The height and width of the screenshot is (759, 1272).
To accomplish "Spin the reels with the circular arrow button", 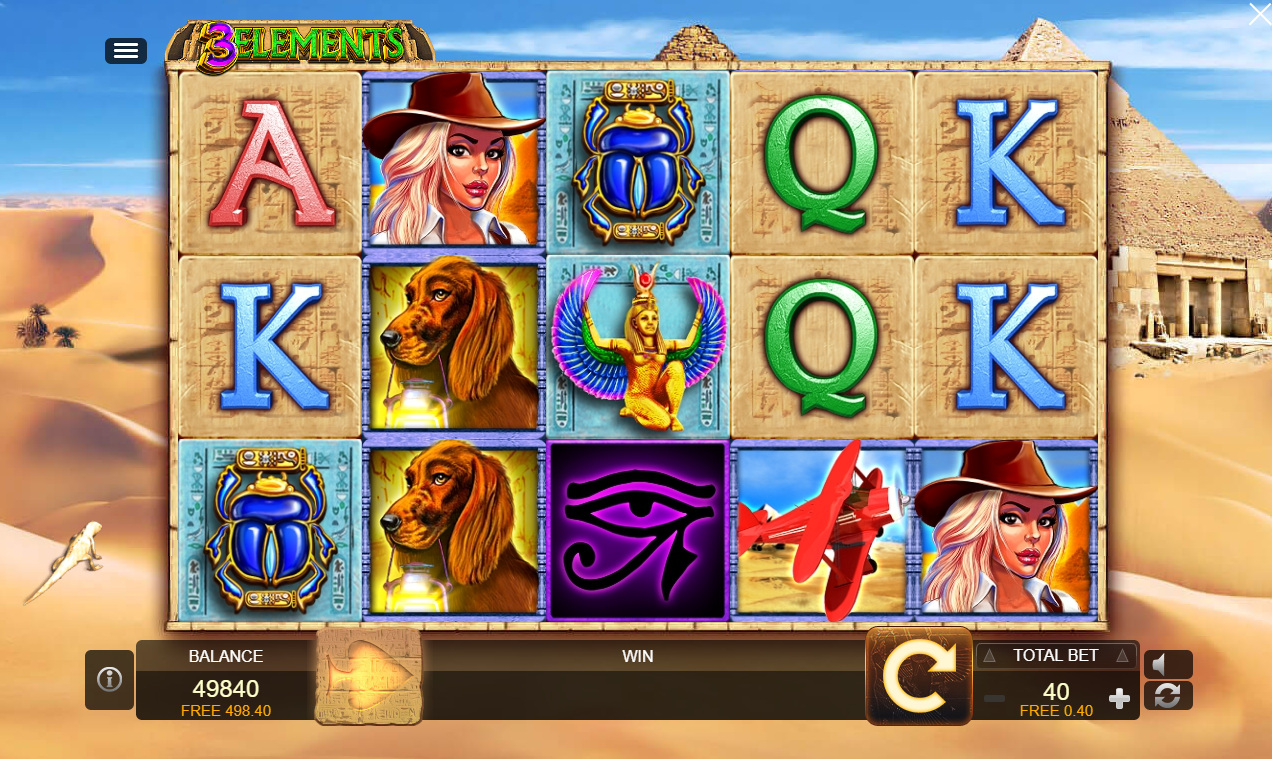I will [x=918, y=676].
